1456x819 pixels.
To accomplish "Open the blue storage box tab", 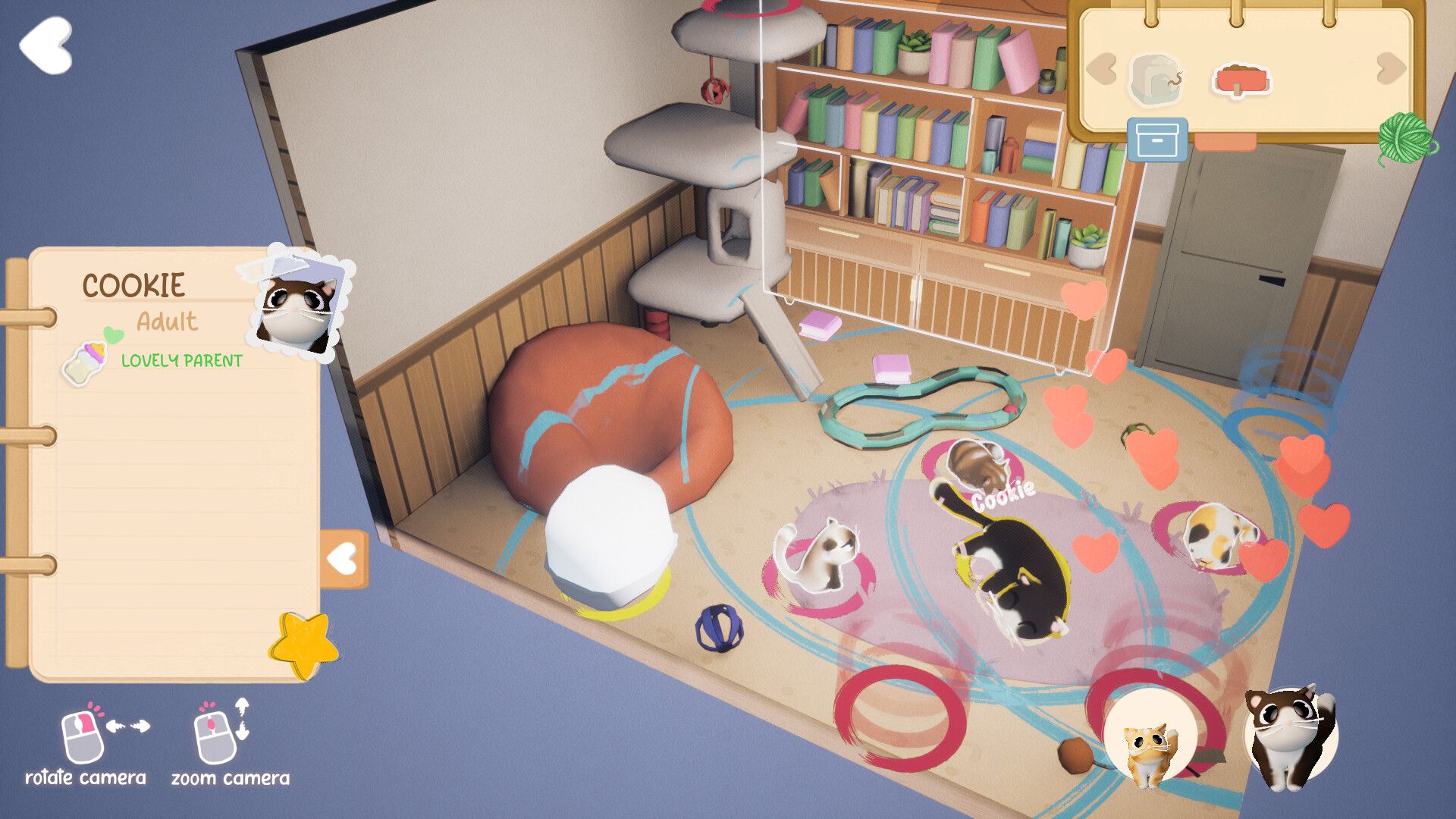I will point(1156,140).
